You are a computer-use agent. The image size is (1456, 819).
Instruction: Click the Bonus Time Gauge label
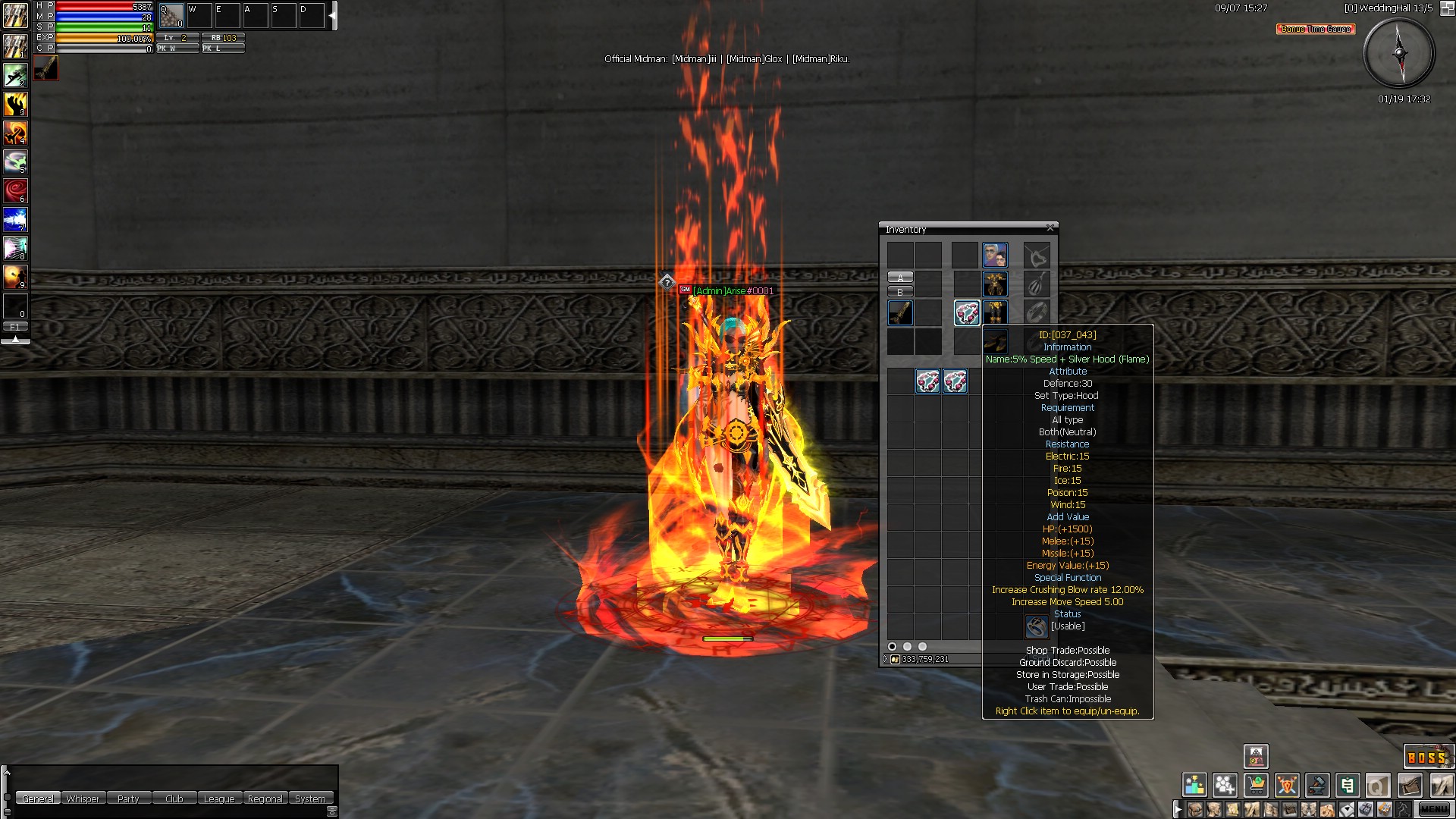(1316, 29)
